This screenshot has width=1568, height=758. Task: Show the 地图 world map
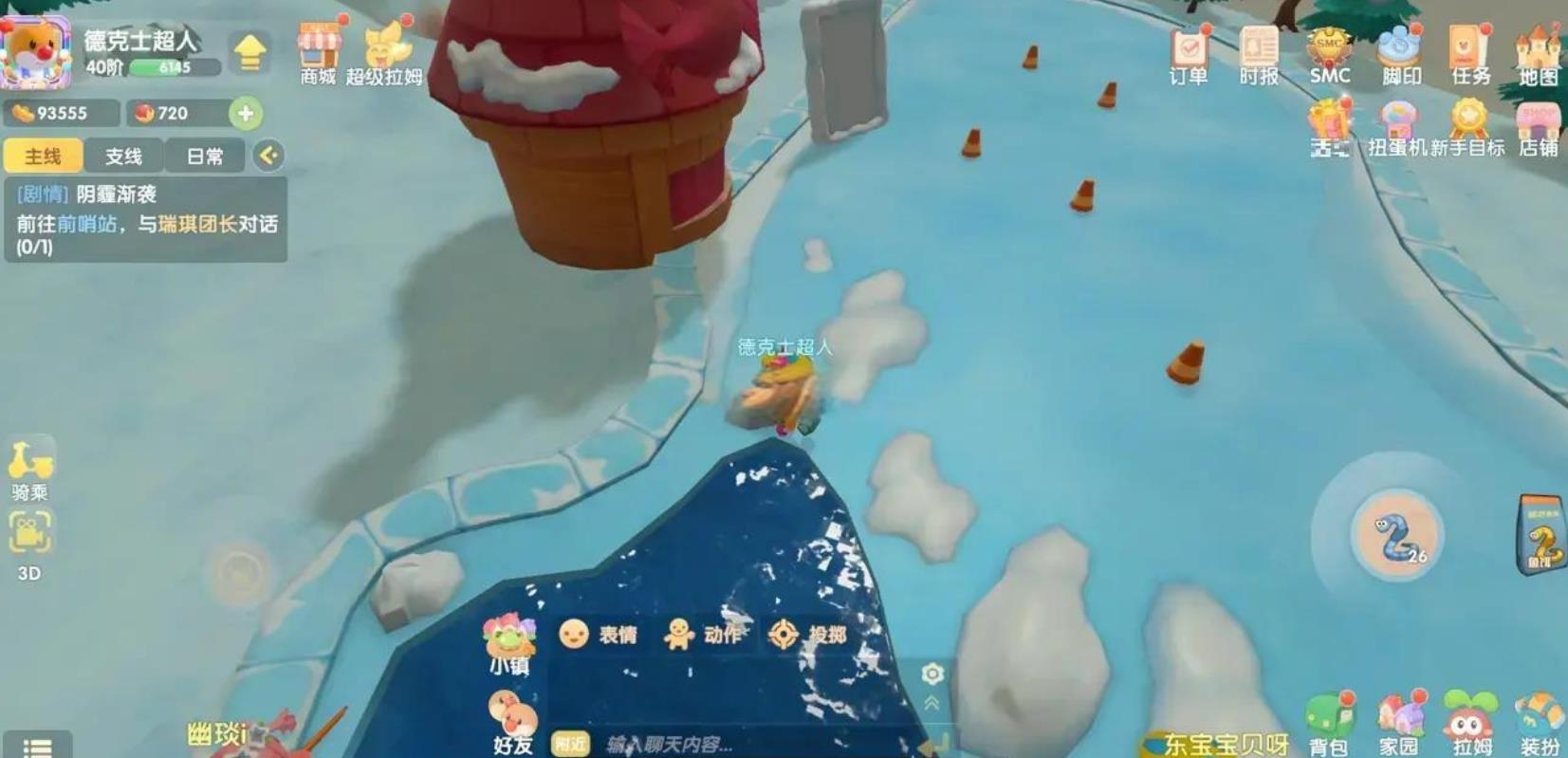click(1538, 54)
